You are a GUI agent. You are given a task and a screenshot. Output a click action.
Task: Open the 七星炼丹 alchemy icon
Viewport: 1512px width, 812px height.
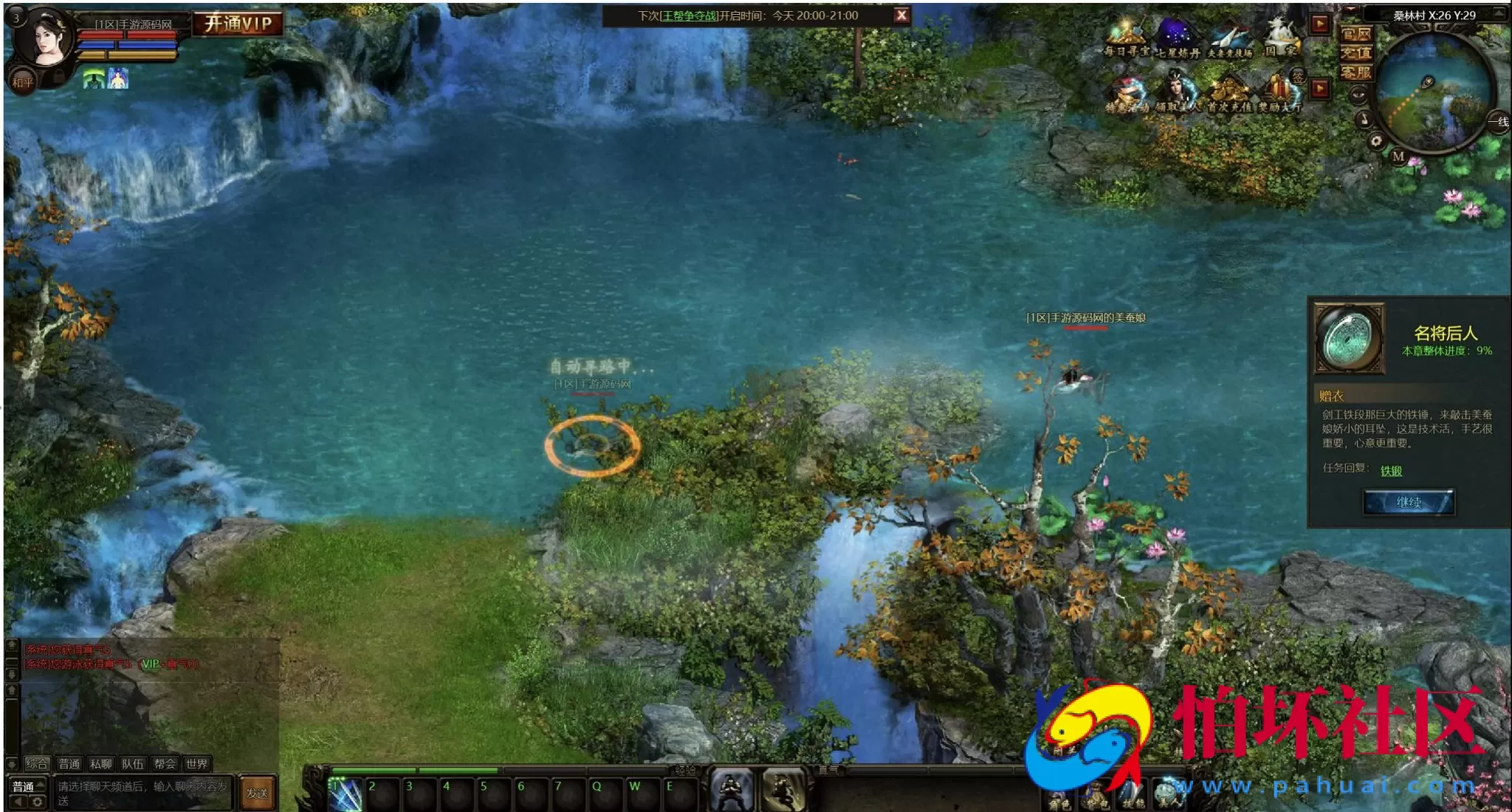[1178, 38]
